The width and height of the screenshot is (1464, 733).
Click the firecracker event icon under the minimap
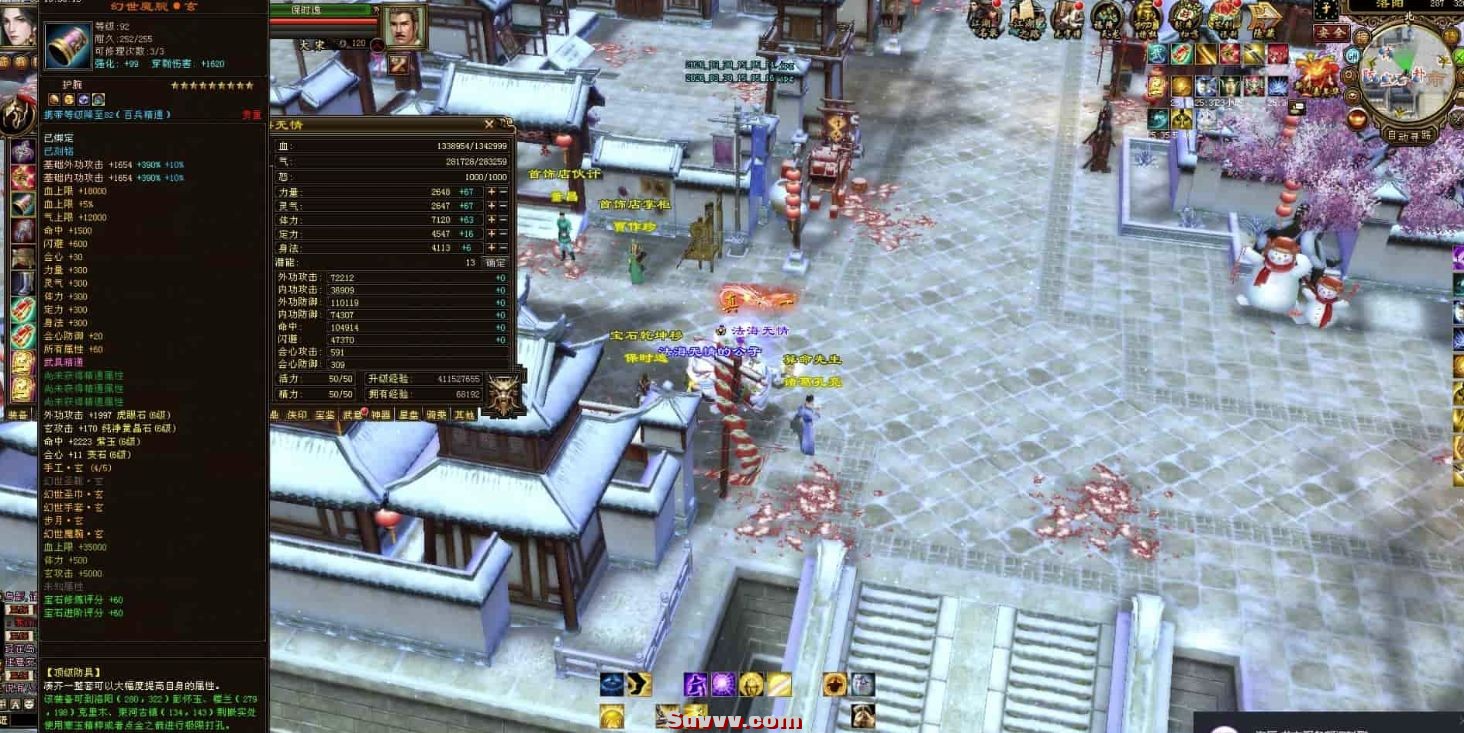coord(1316,75)
